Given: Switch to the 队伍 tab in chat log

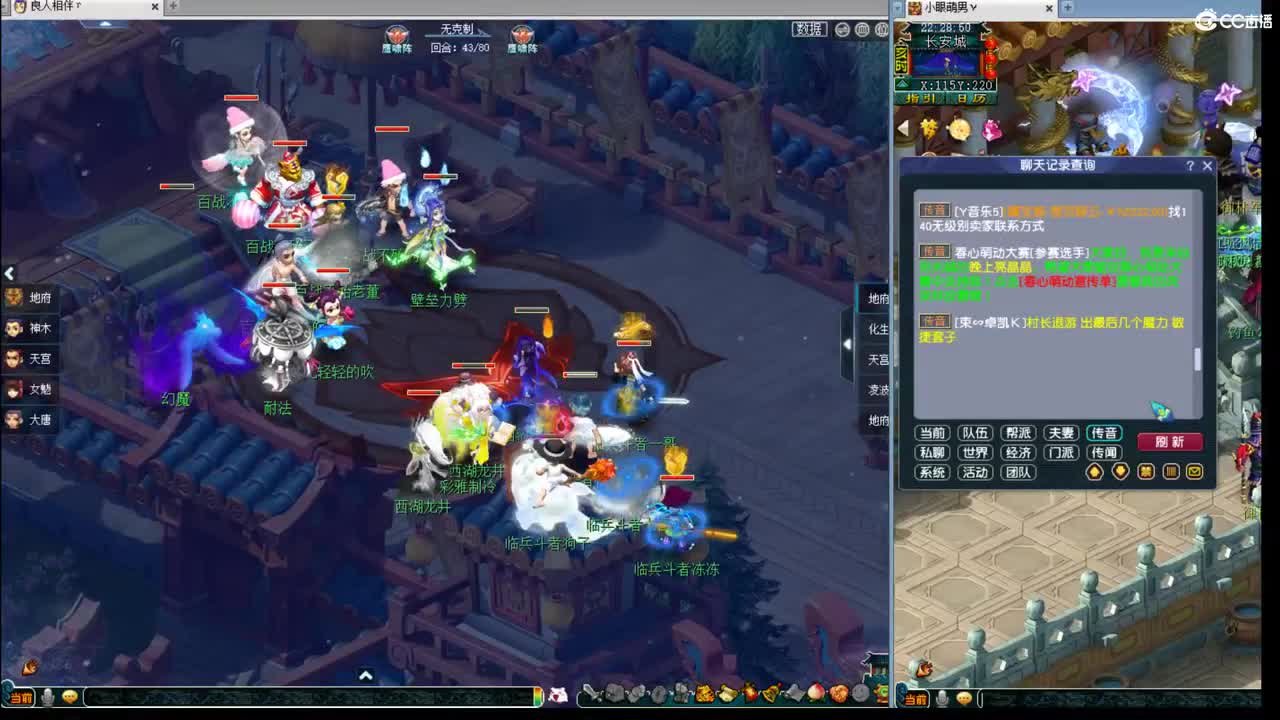Looking at the screenshot, I should [x=977, y=433].
